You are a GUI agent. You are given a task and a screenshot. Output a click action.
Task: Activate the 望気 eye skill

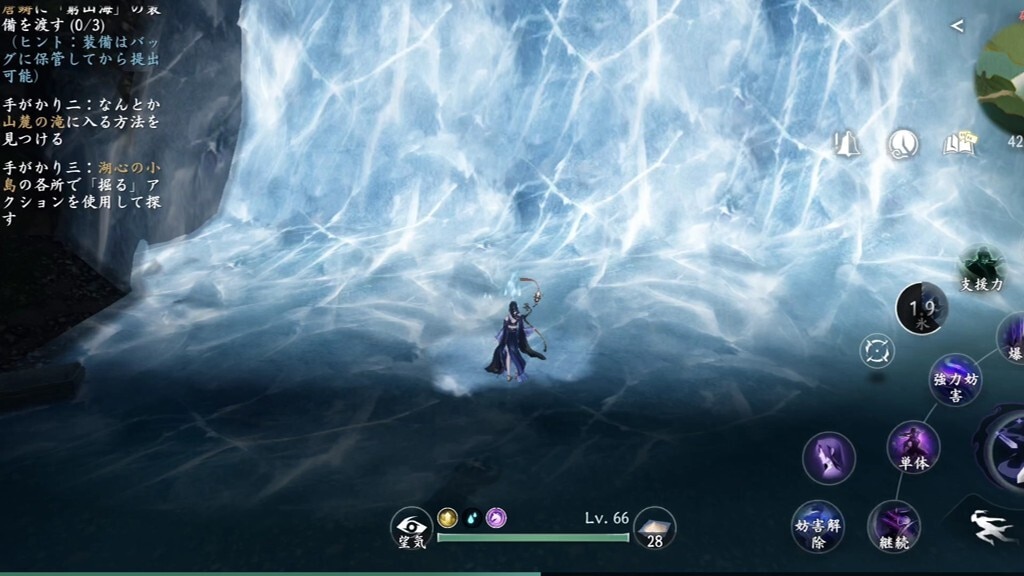click(411, 527)
